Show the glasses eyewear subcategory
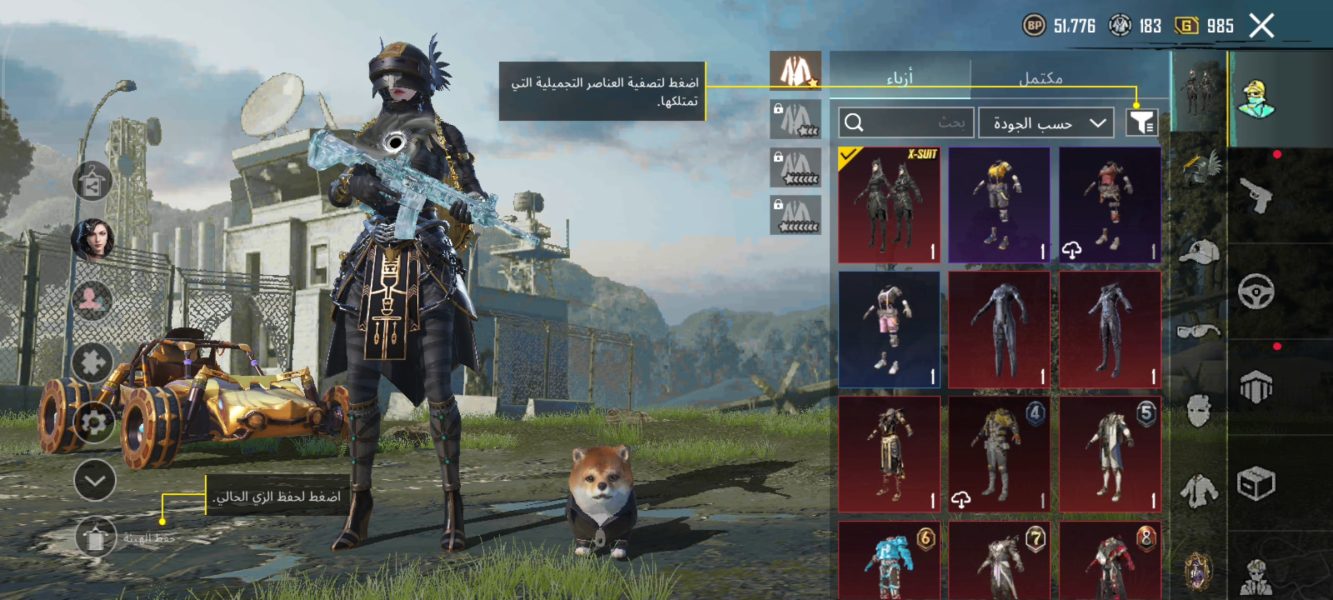Screen dimensions: 1333x600 [x=1199, y=331]
